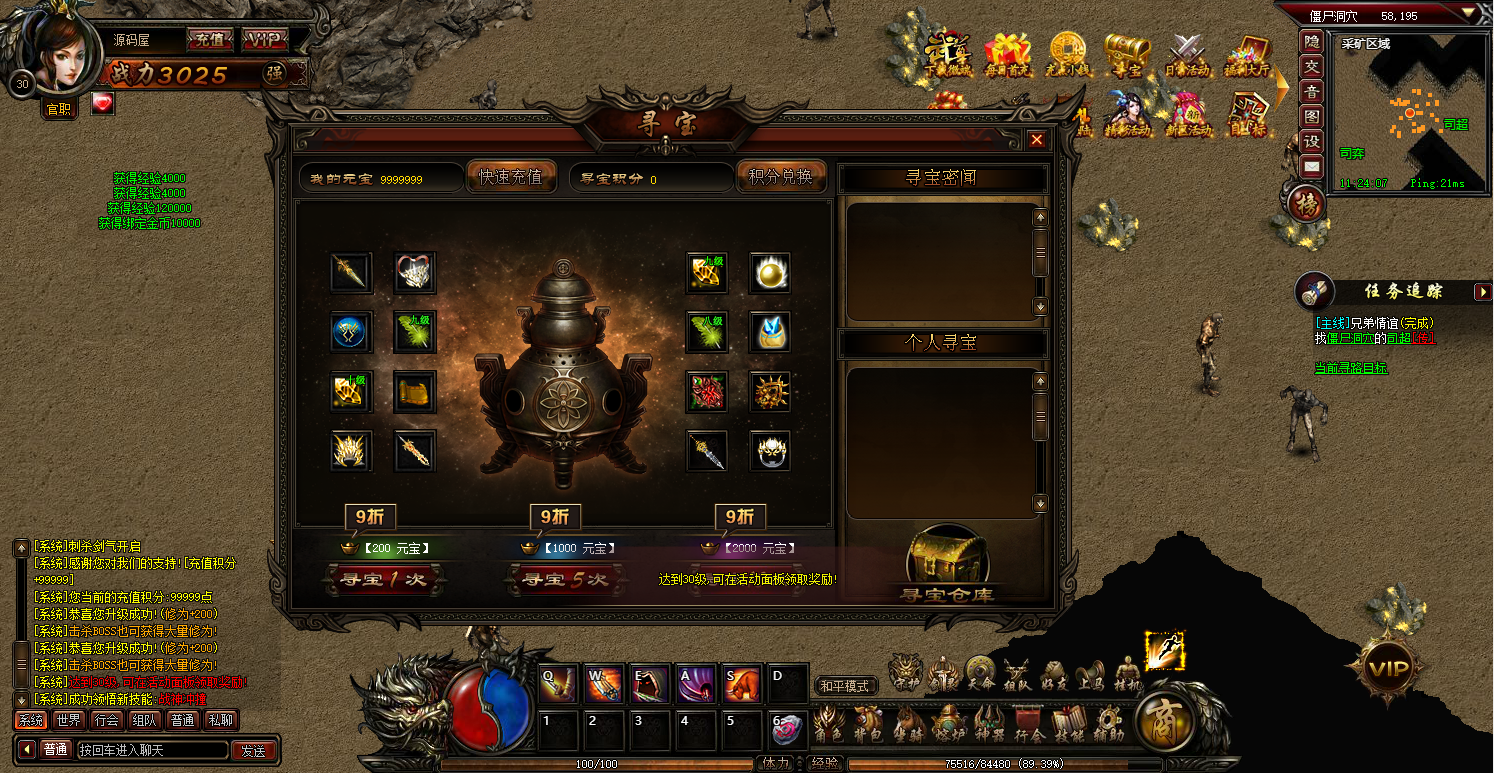This screenshot has height=773, width=1494.
Task: Start 寻宝1次 single treasure hunt
Action: click(x=381, y=580)
